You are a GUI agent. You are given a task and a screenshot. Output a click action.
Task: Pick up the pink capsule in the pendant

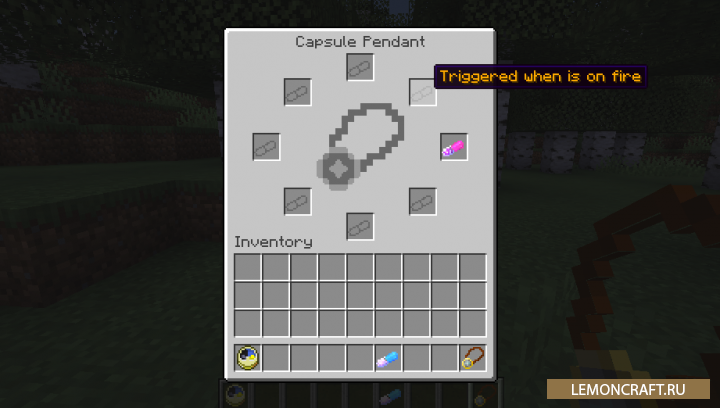tap(454, 148)
